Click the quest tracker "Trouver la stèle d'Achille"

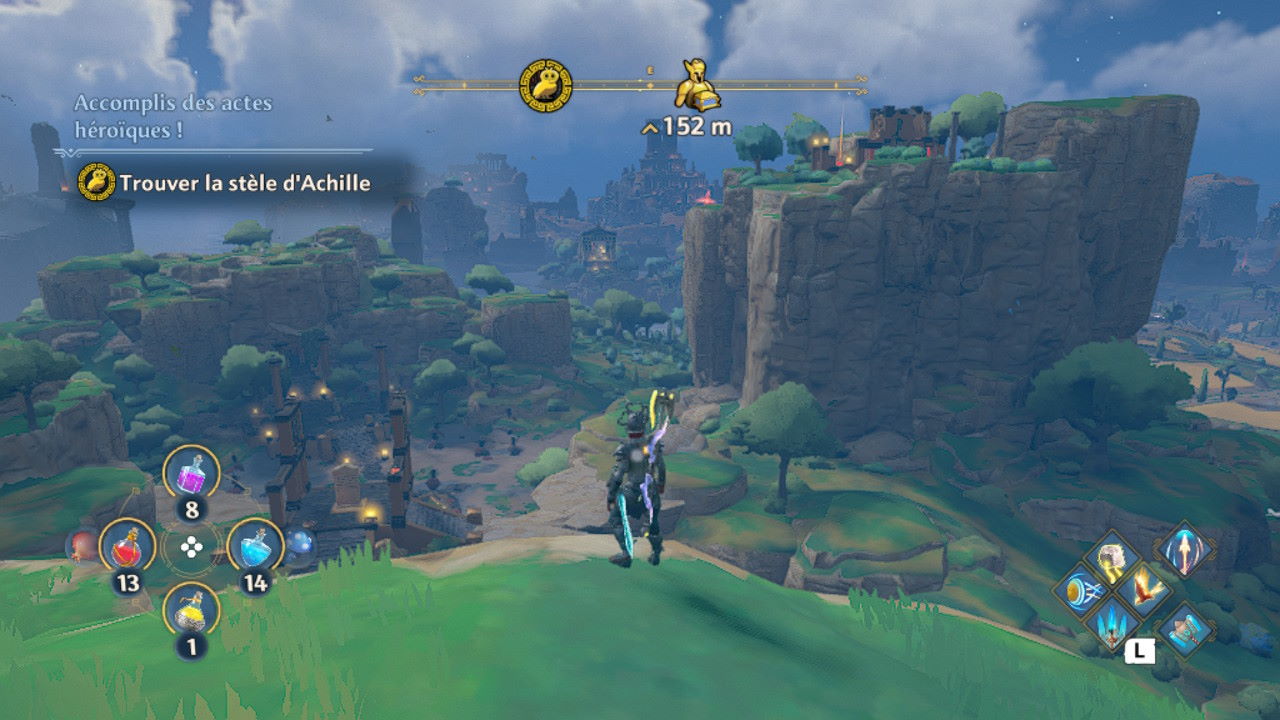244,183
